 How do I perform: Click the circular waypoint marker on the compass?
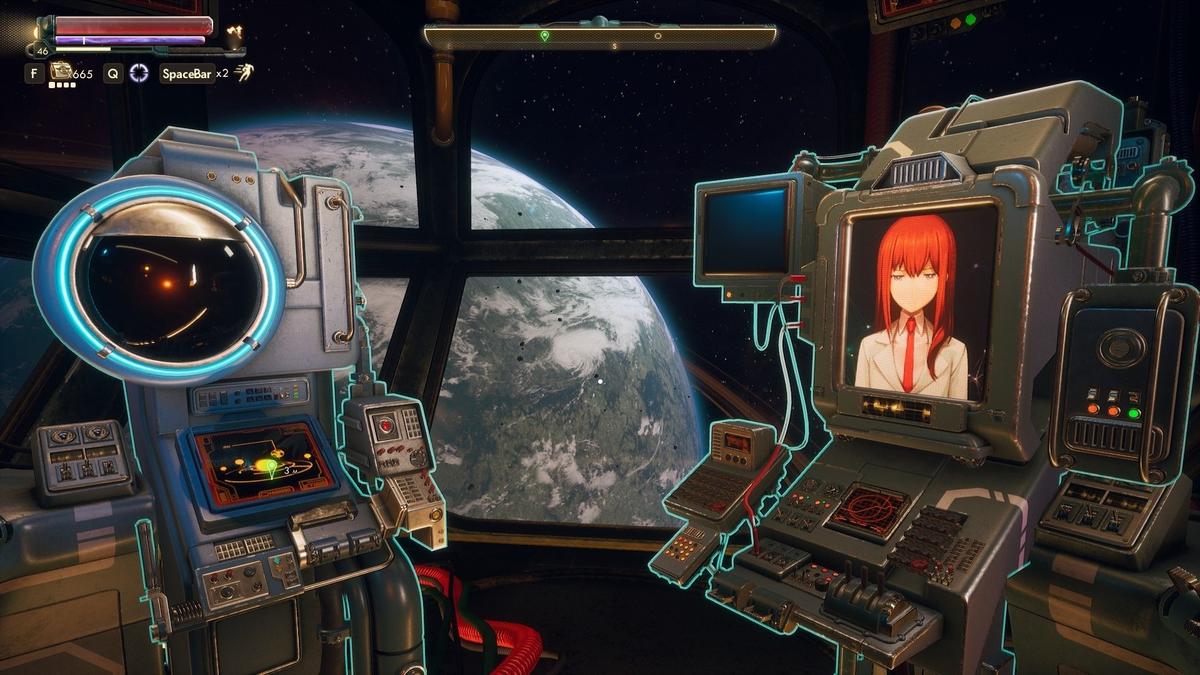pyautogui.click(x=657, y=36)
